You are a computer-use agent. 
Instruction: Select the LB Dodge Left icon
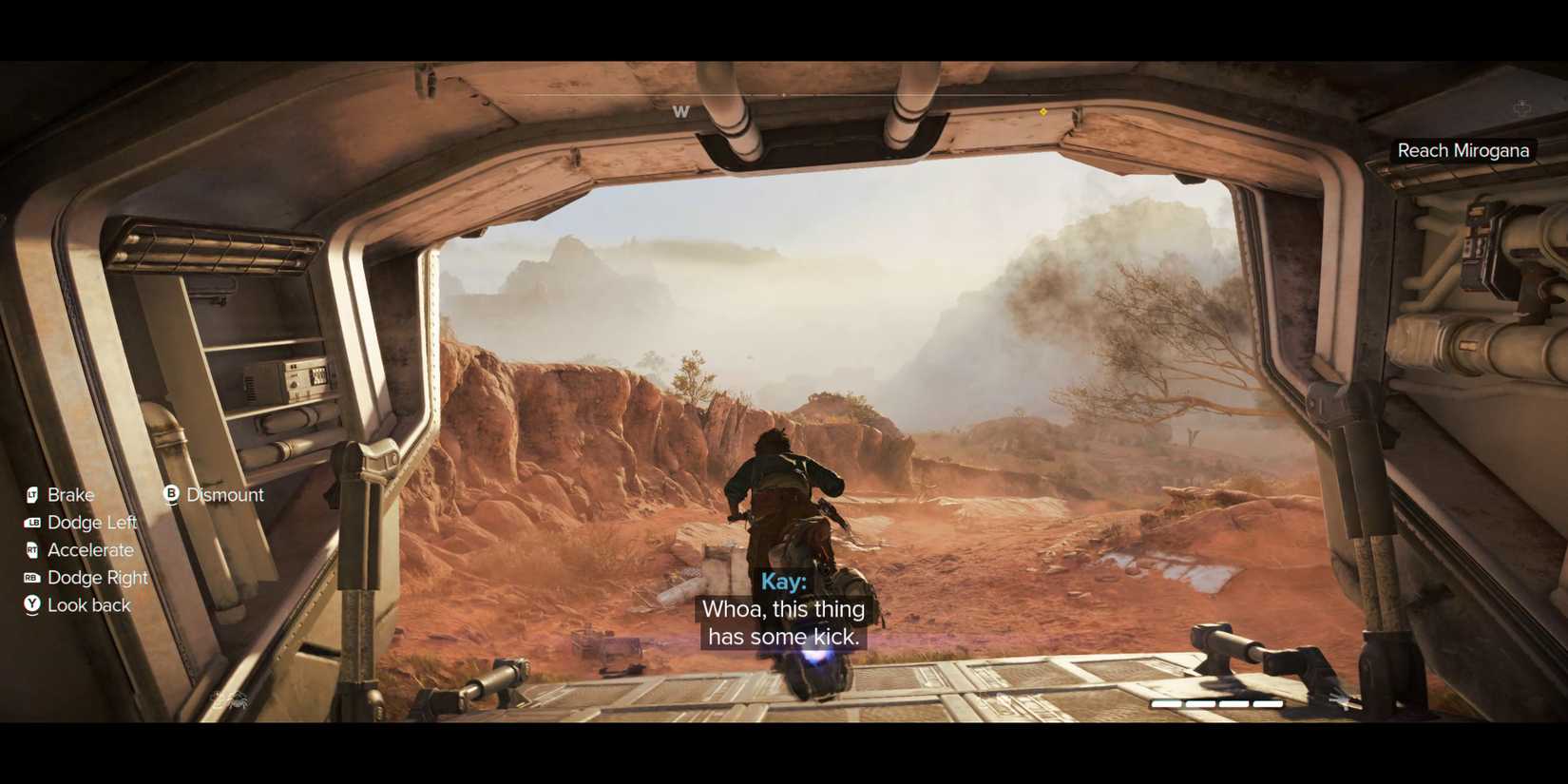click(x=31, y=522)
